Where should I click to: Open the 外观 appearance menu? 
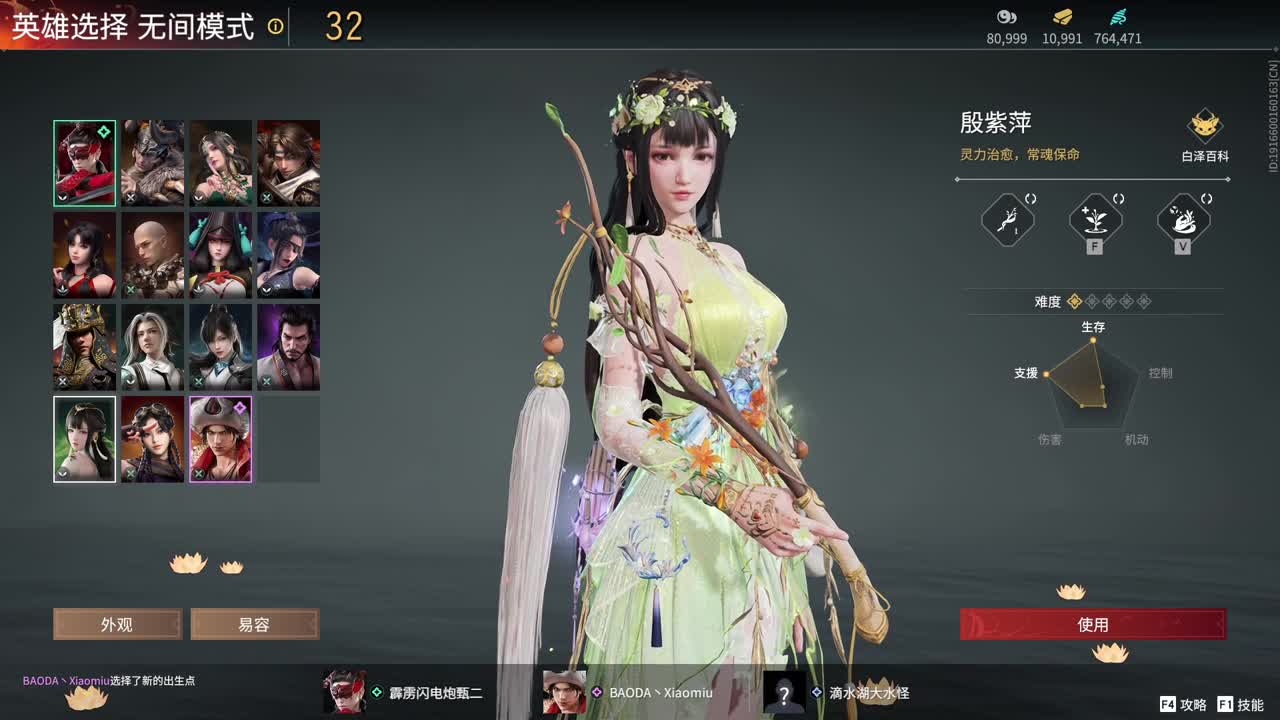116,624
